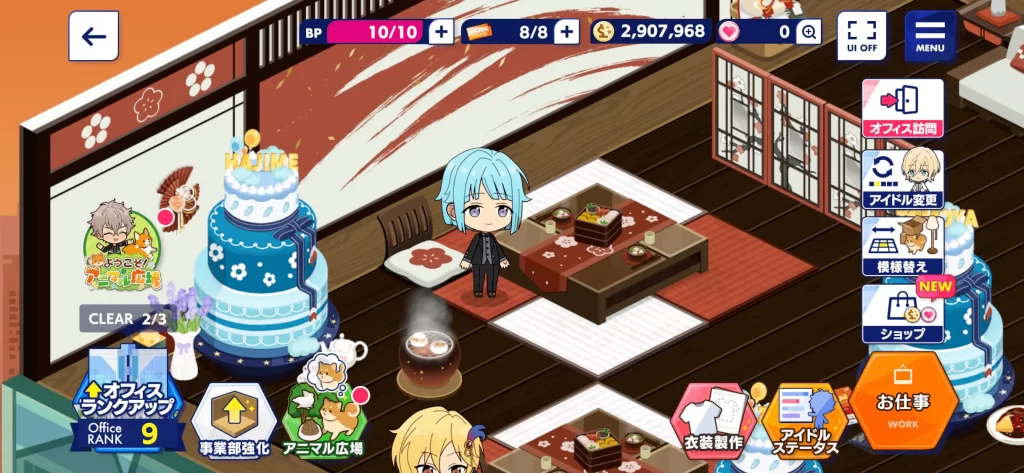The height and width of the screenshot is (473, 1024).
Task: Add BP with the plus button
Action: click(x=441, y=32)
